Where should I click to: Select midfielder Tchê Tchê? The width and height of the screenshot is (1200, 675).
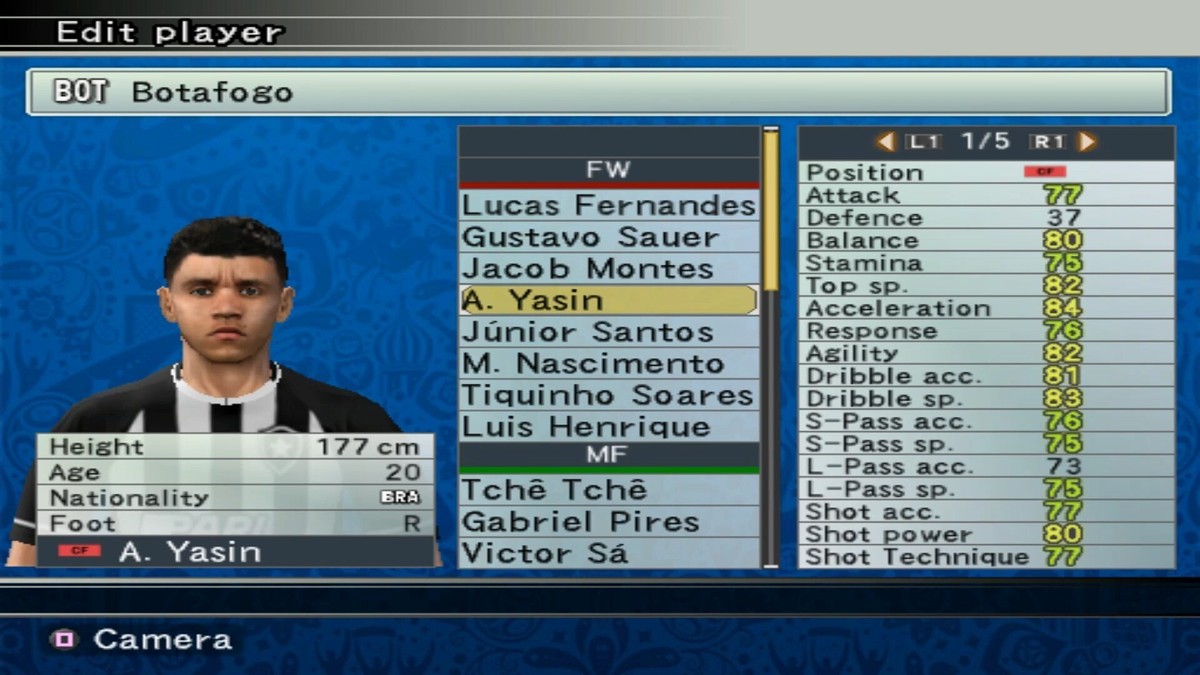[608, 490]
